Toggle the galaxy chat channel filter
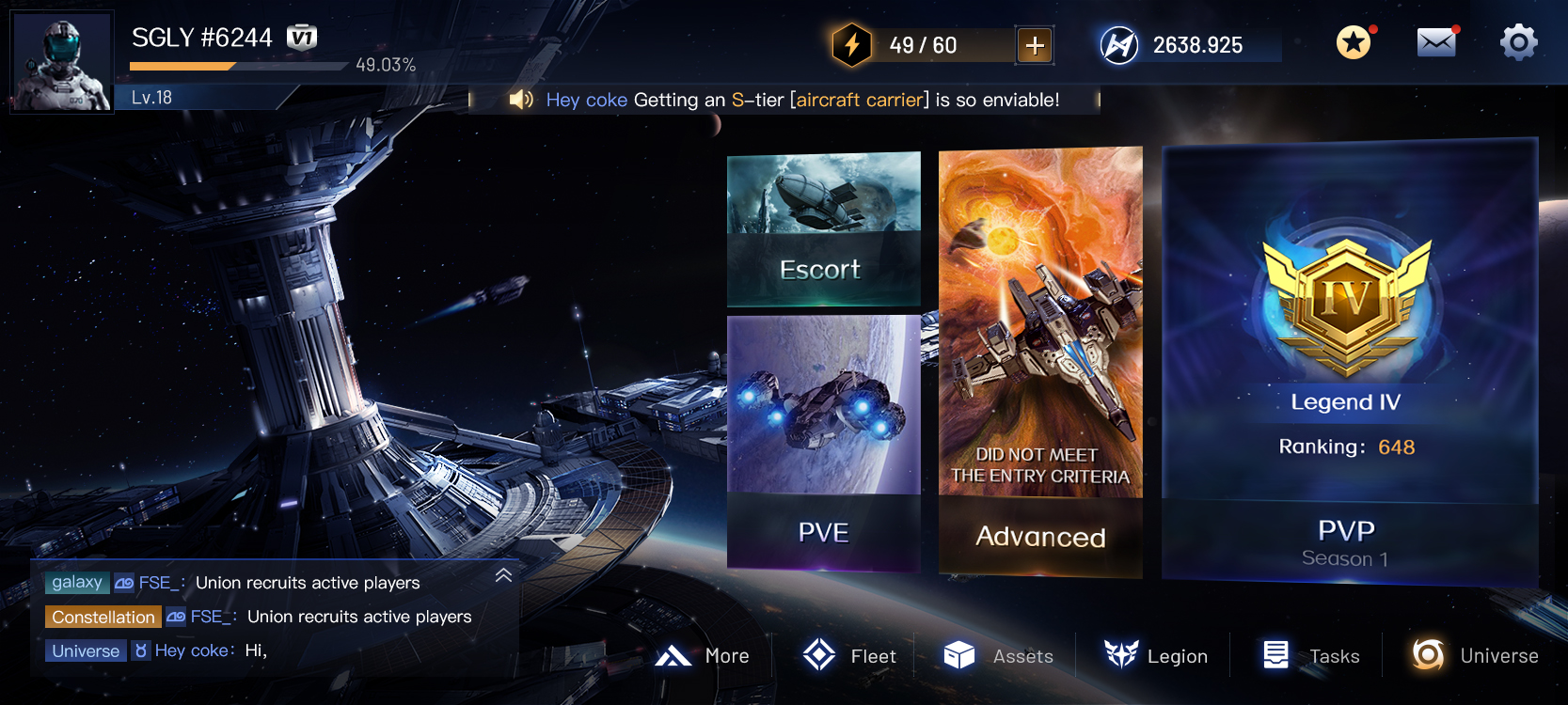 click(76, 583)
